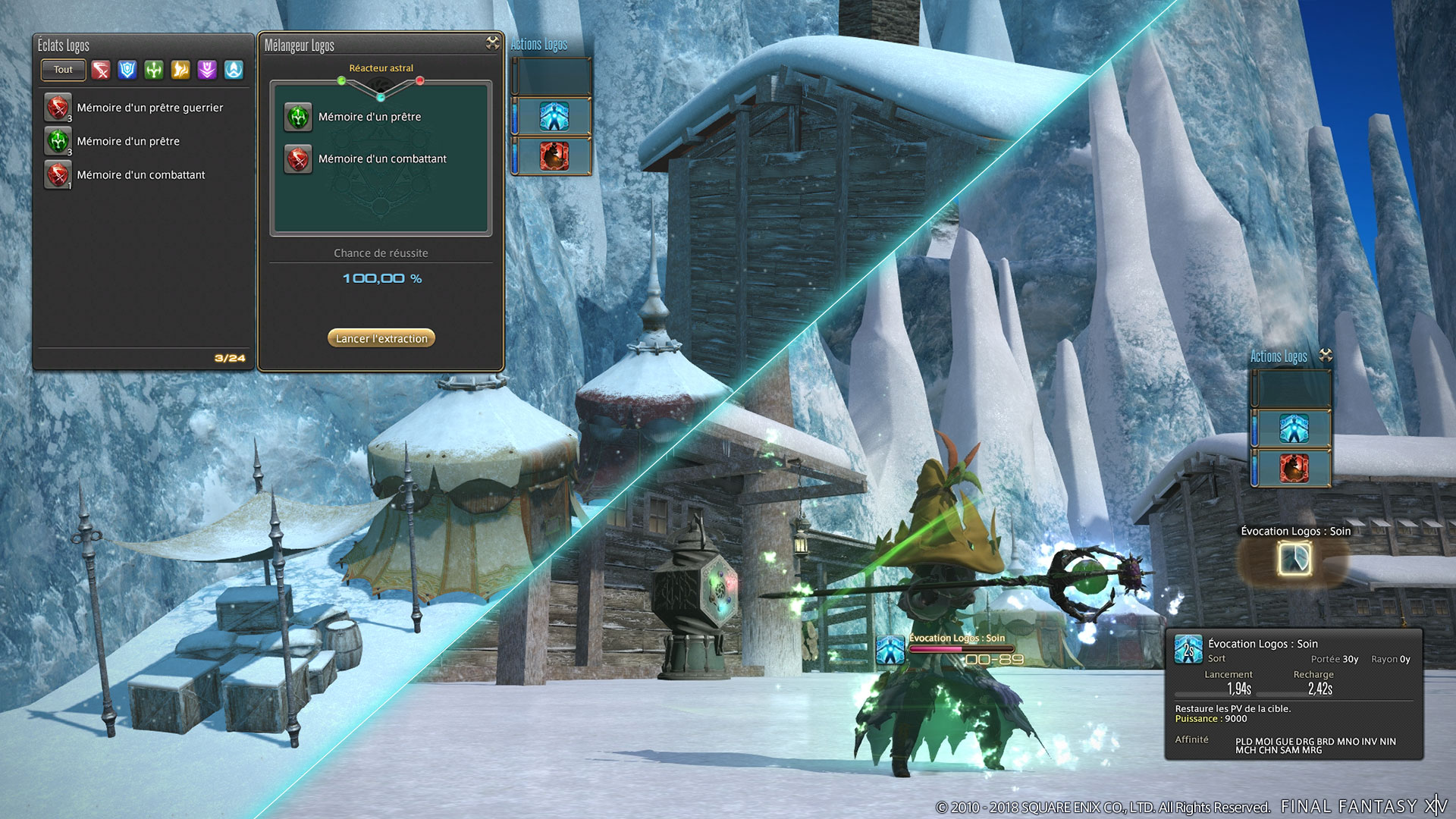Show all shards with the Tout filter
The width and height of the screenshot is (1456, 819).
(63, 70)
